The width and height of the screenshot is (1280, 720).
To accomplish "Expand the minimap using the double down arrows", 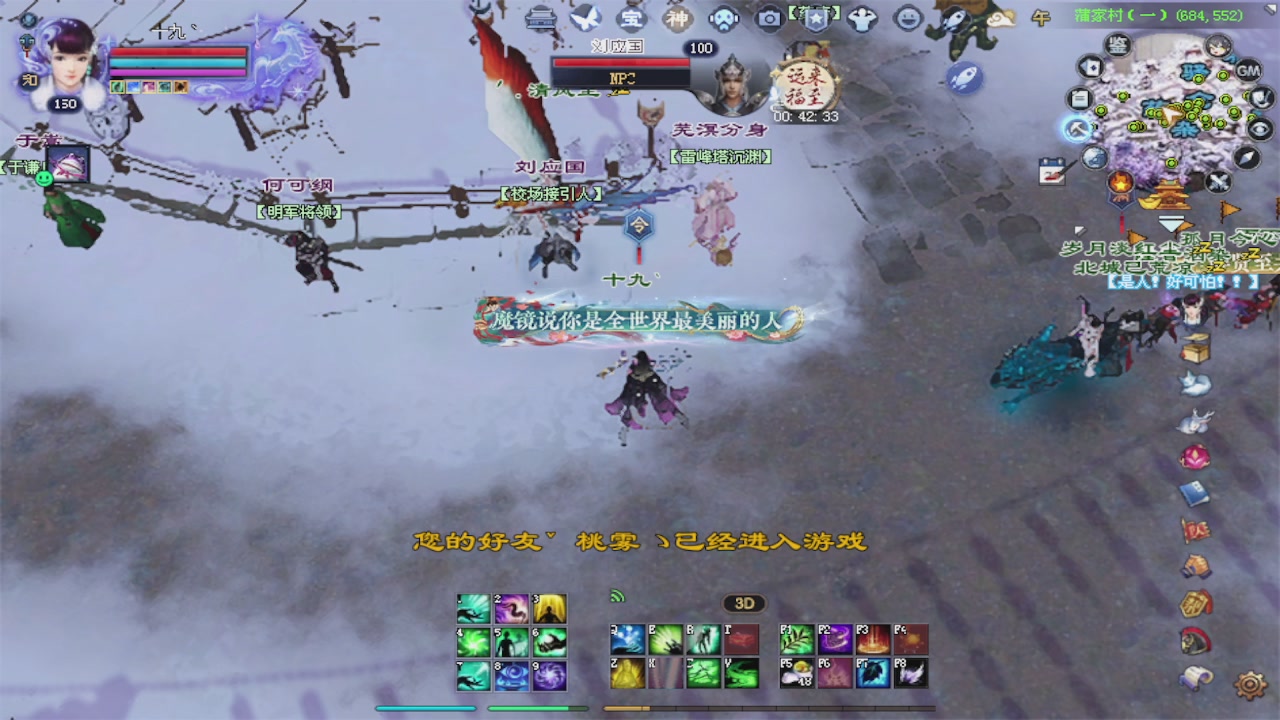I will click(x=1170, y=222).
